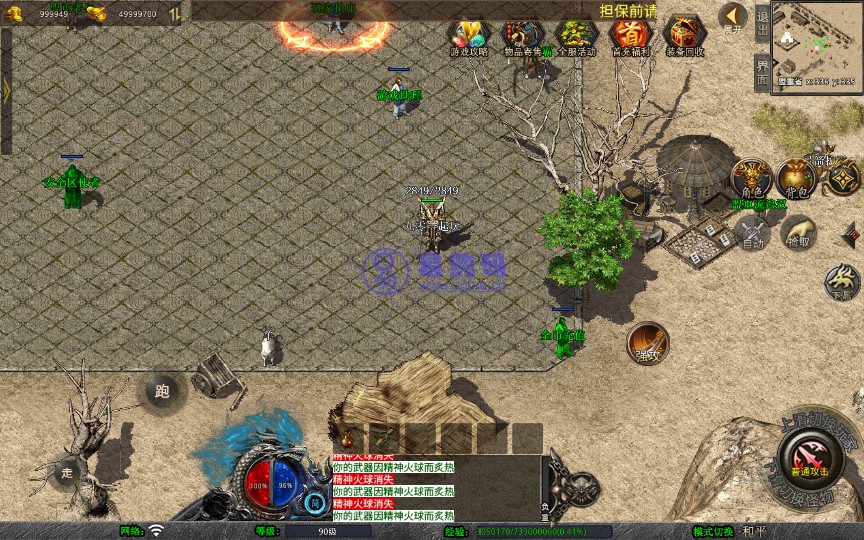The image size is (864, 540).
Task: Select the 走 walk movement button
Action: (67, 471)
